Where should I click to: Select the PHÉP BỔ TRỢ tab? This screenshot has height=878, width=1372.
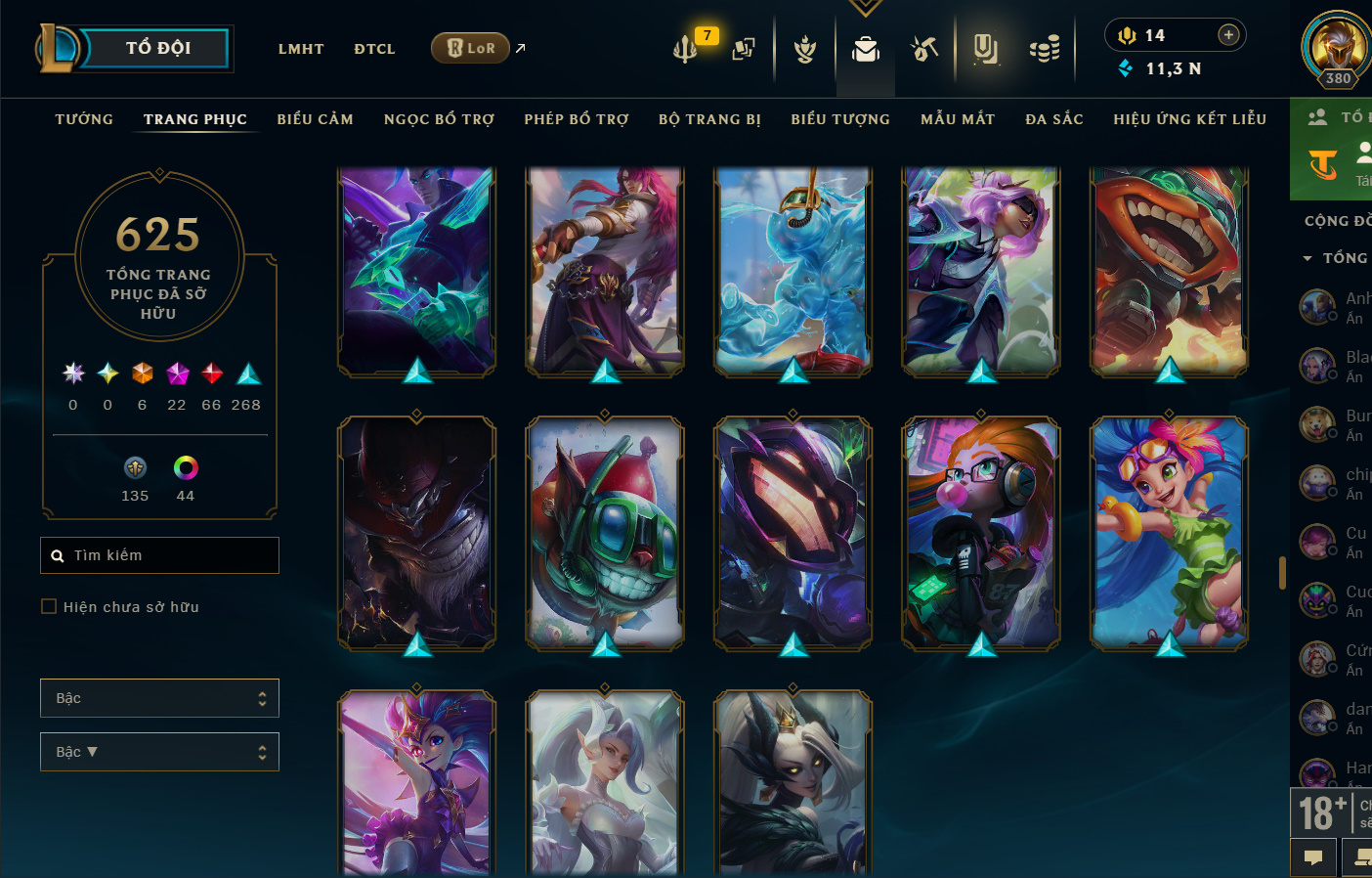point(577,119)
